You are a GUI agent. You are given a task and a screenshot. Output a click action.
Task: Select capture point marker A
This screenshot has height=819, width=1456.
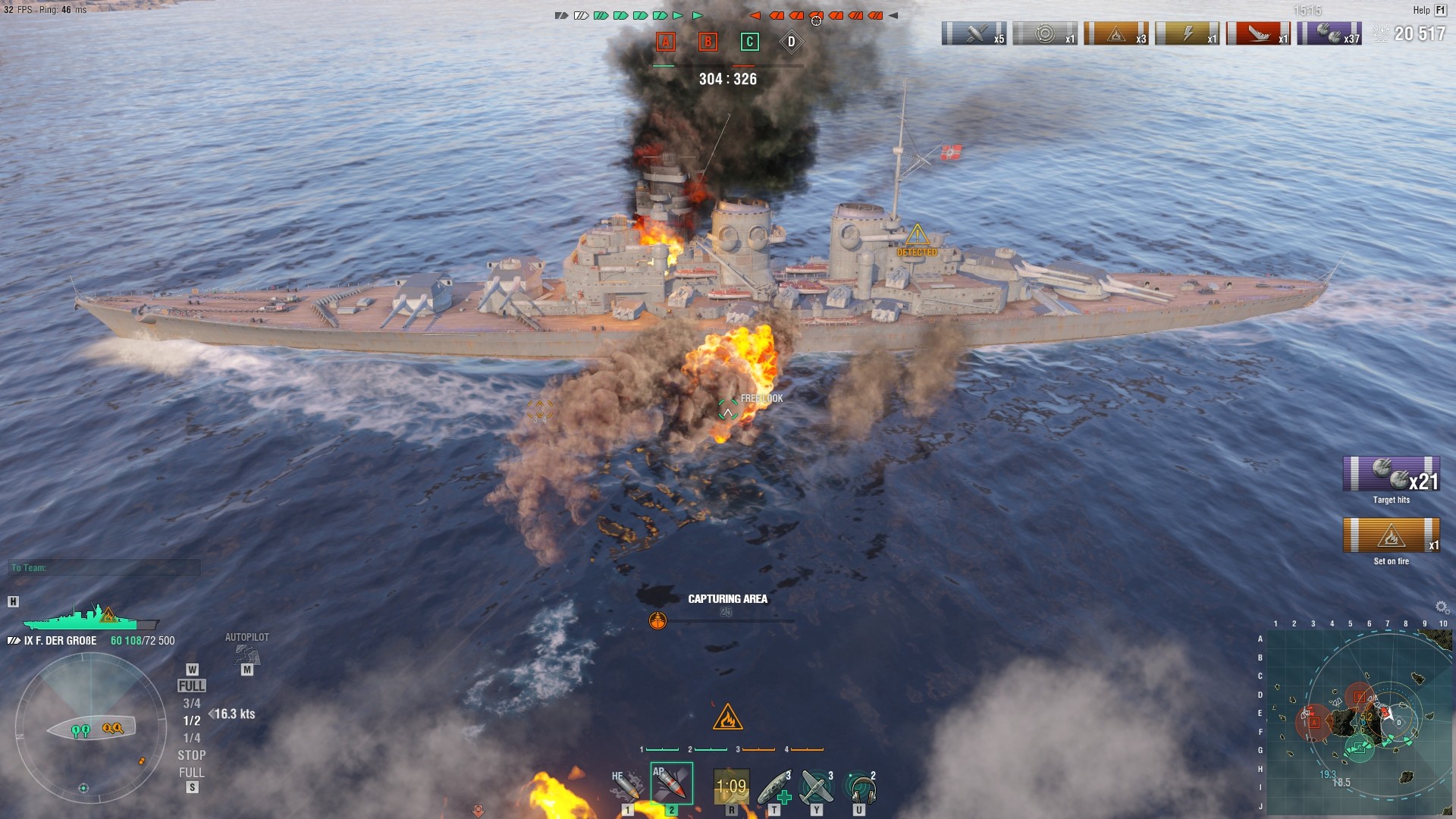pos(666,42)
